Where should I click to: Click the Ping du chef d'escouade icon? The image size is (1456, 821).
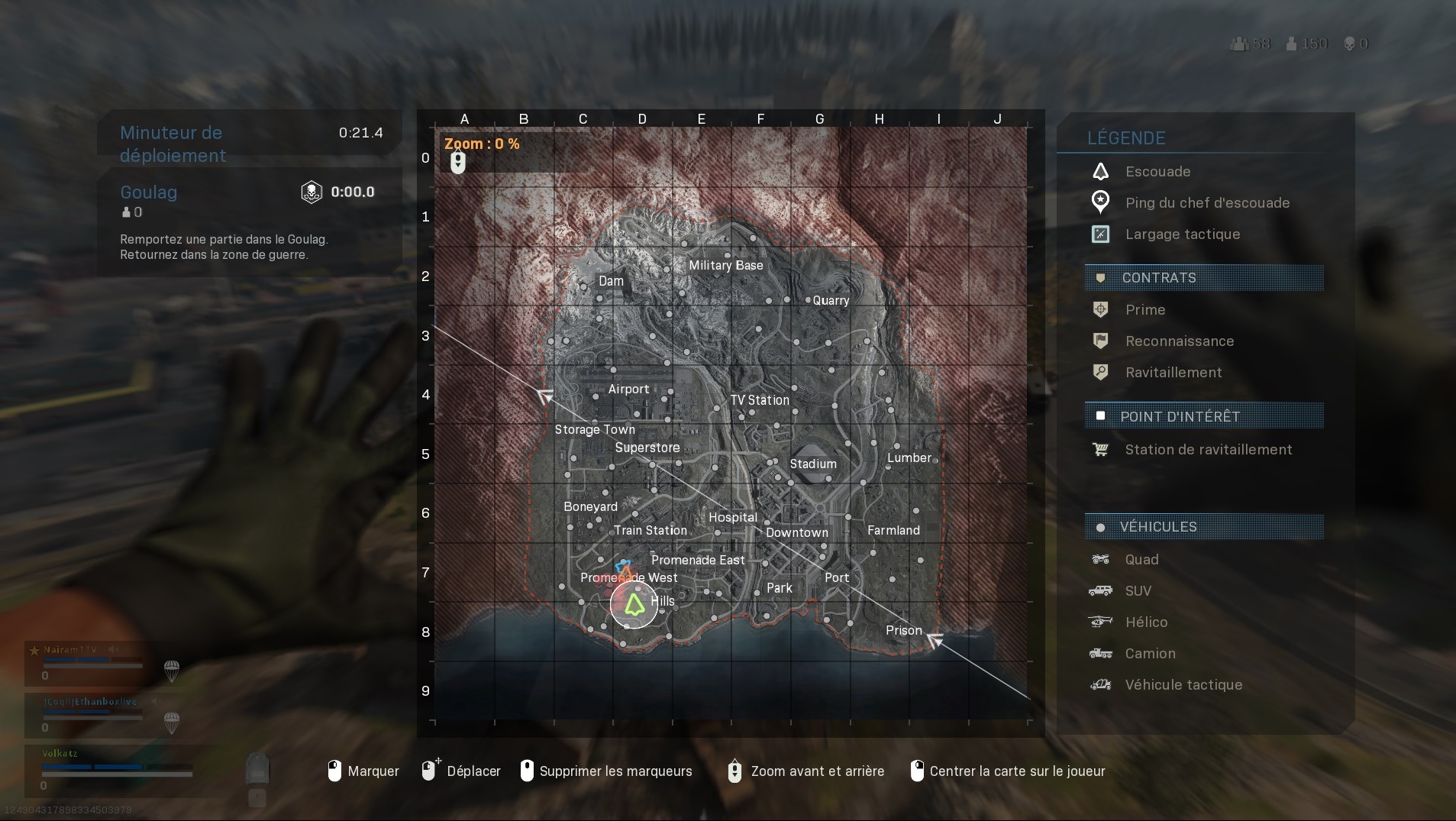(1102, 202)
